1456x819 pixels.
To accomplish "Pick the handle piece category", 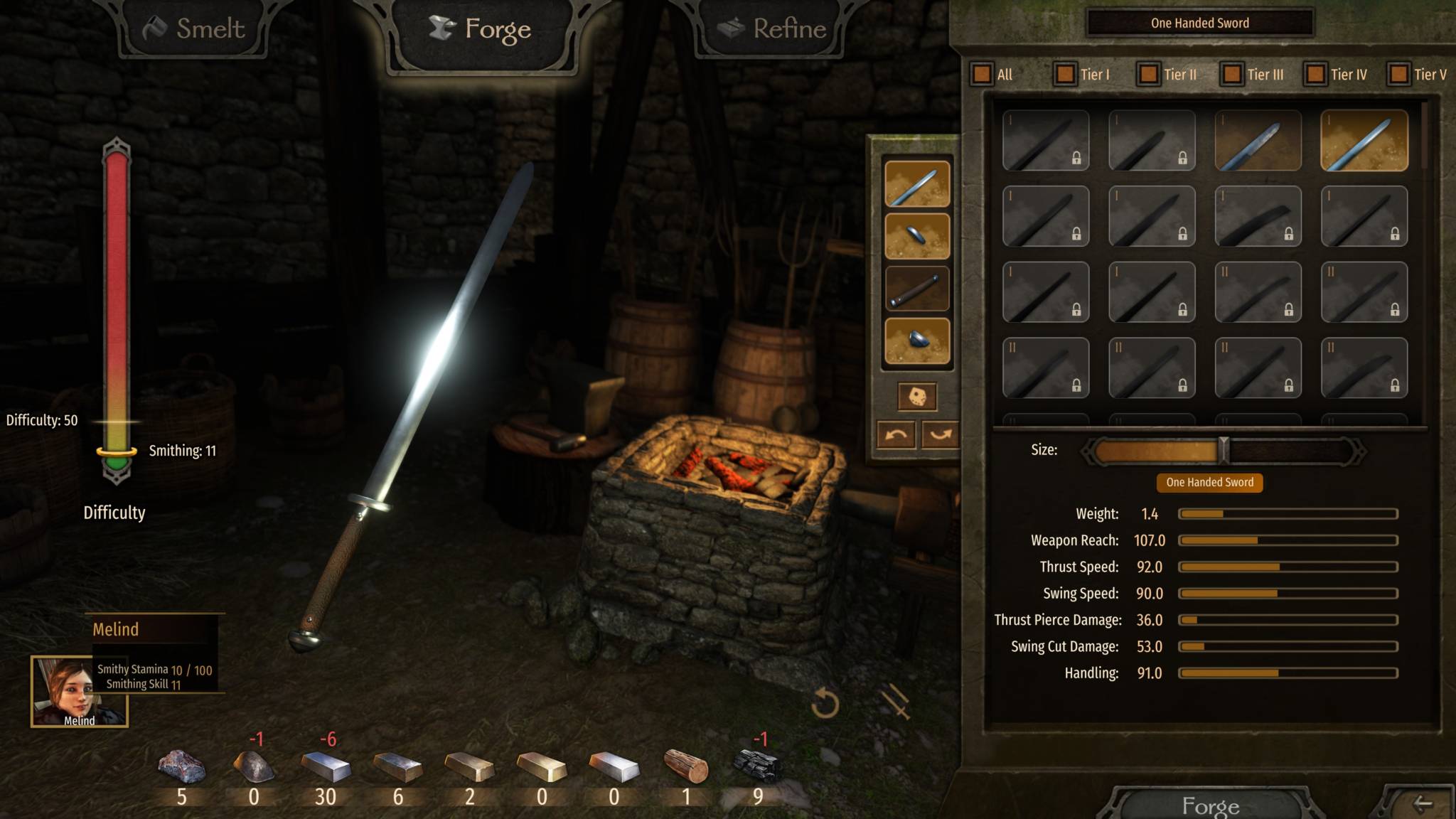I will tap(917, 289).
